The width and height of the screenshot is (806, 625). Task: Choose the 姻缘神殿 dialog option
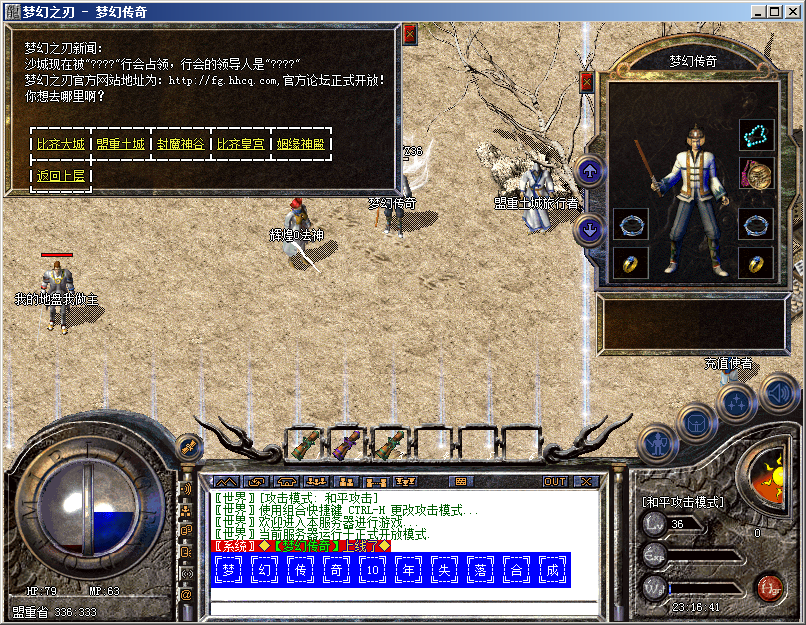(x=301, y=144)
